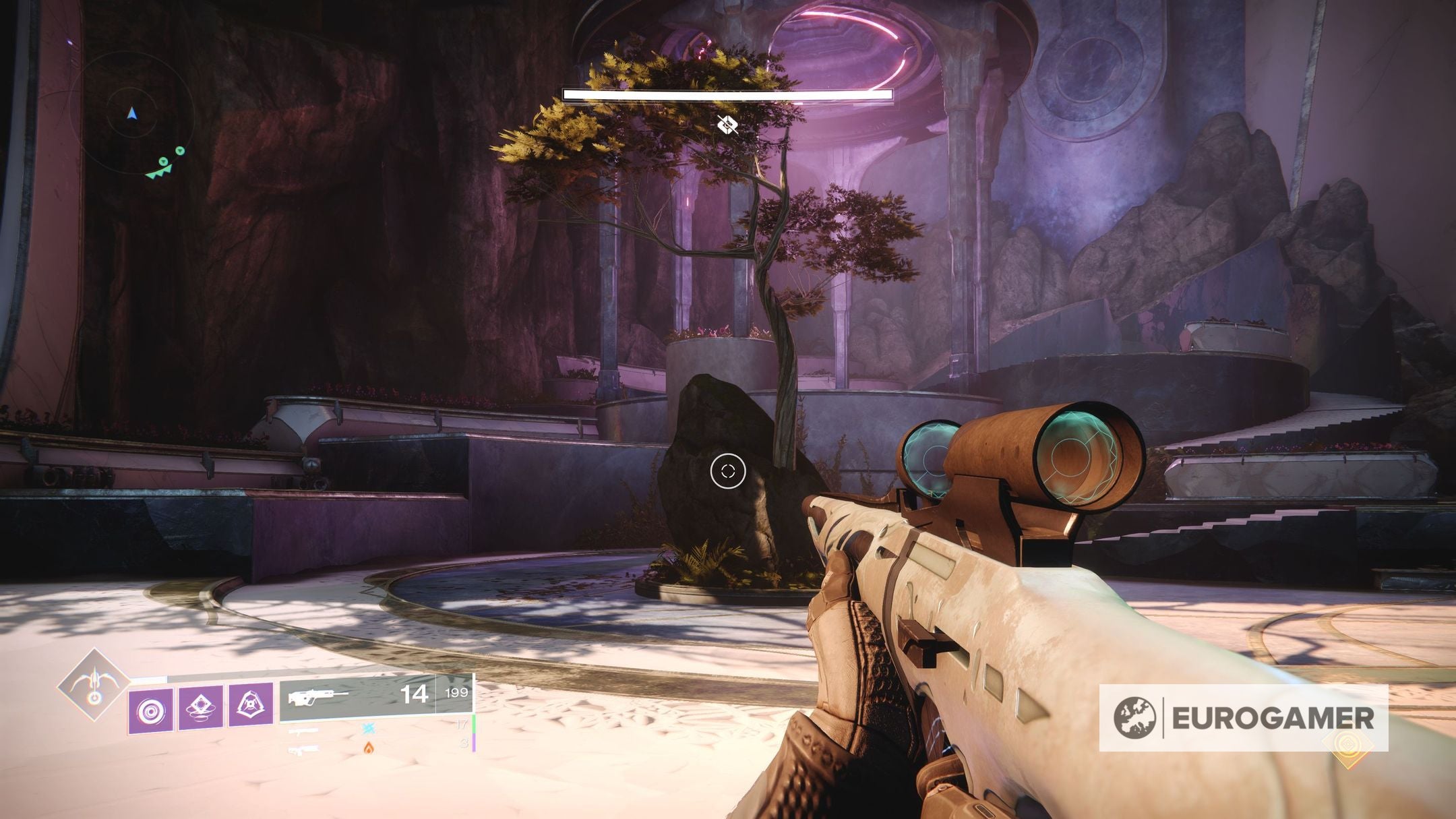The image size is (1456, 819).
Task: Switch to the solar heavy weapon
Action: coord(368,747)
